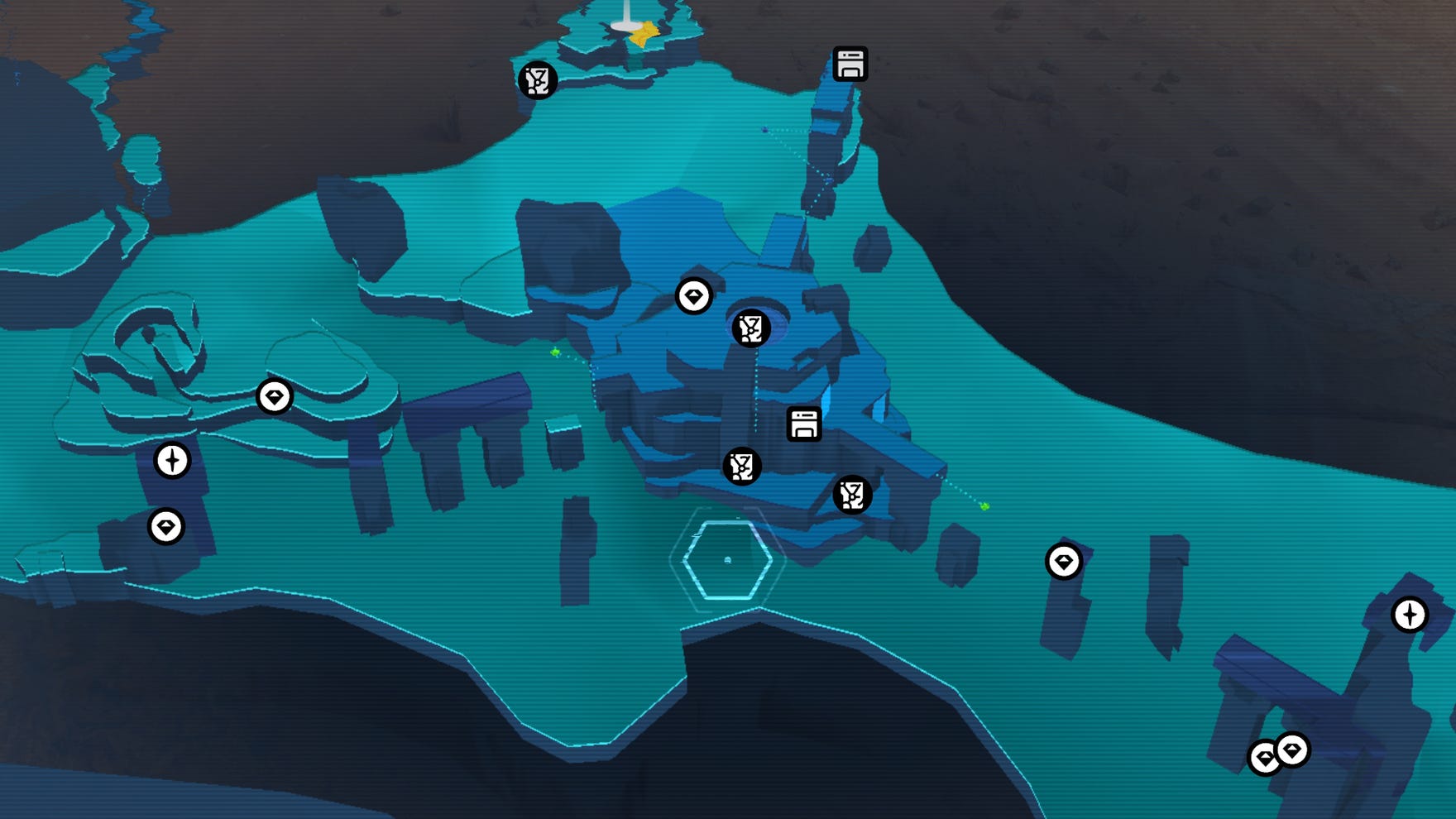This screenshot has width=1456, height=819.
Task: Select the gem marker on the blue plateau
Action: (x=695, y=296)
